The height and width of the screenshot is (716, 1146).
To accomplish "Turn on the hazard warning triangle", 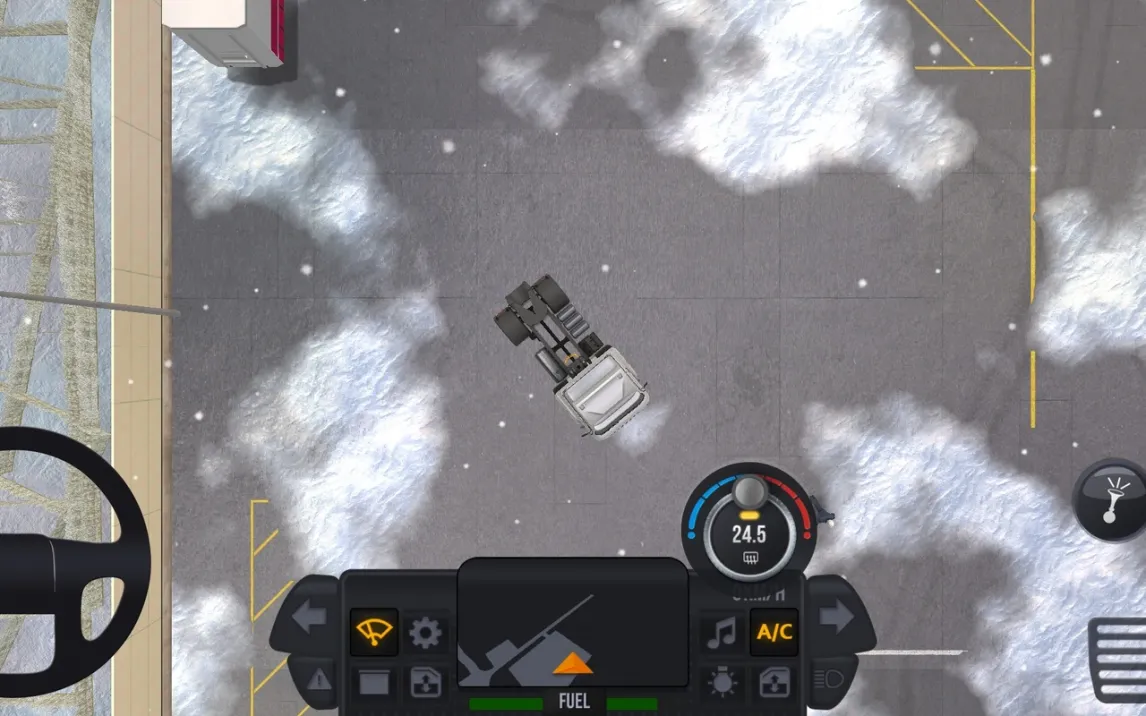I will tap(319, 680).
